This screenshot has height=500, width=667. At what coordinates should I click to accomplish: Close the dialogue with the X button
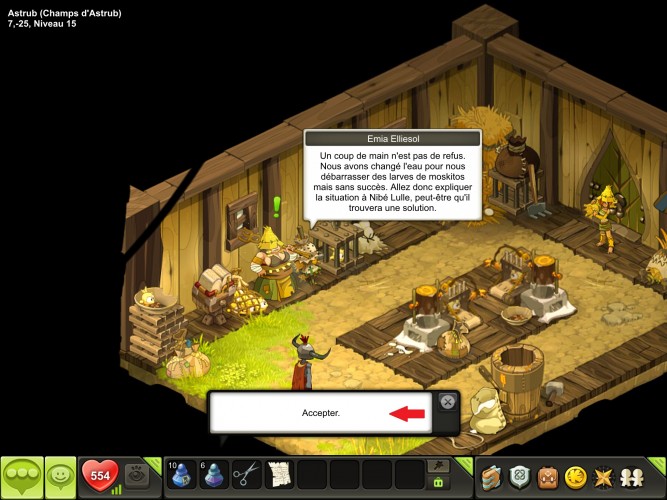[448, 401]
